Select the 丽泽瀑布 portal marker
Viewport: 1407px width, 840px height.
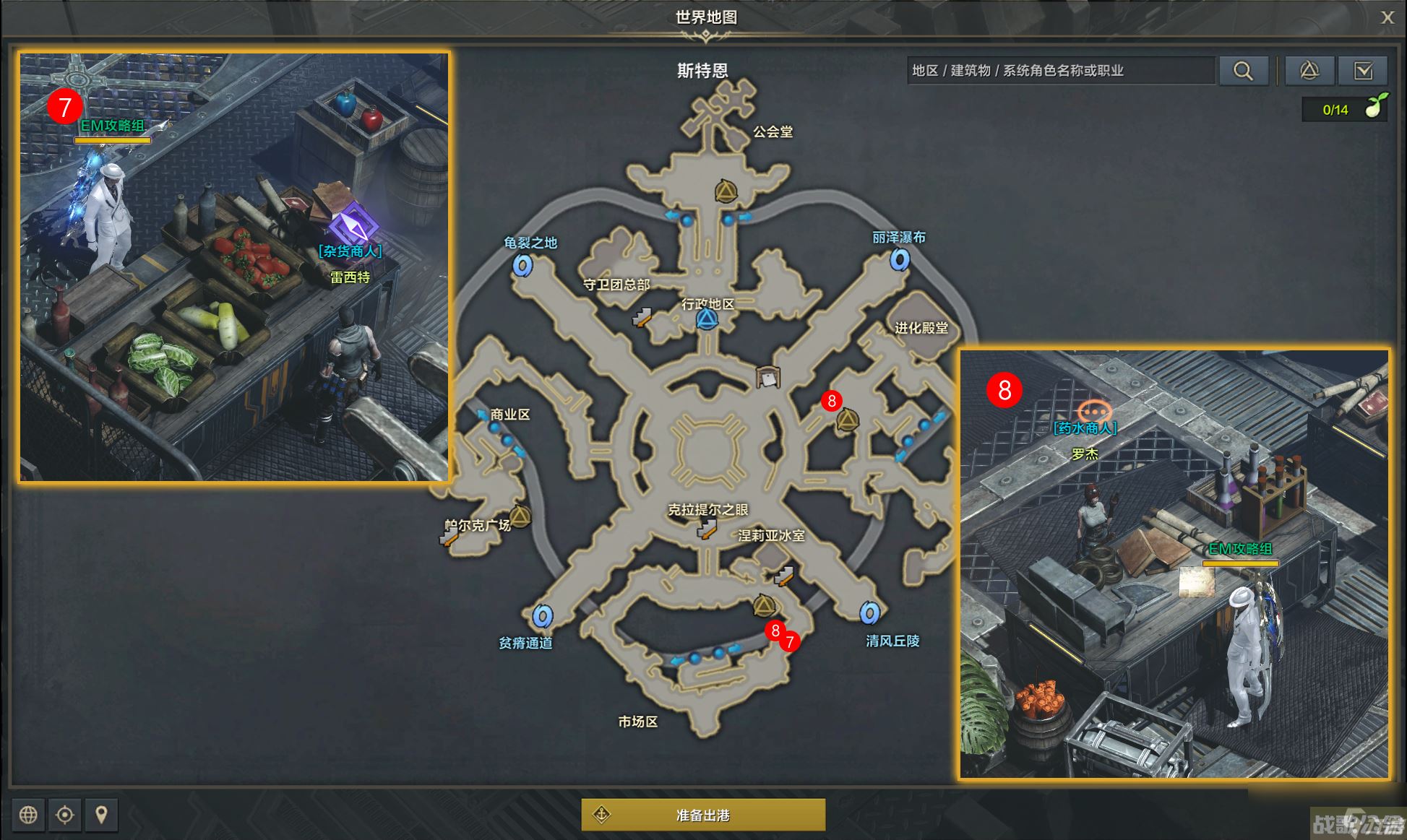(899, 259)
